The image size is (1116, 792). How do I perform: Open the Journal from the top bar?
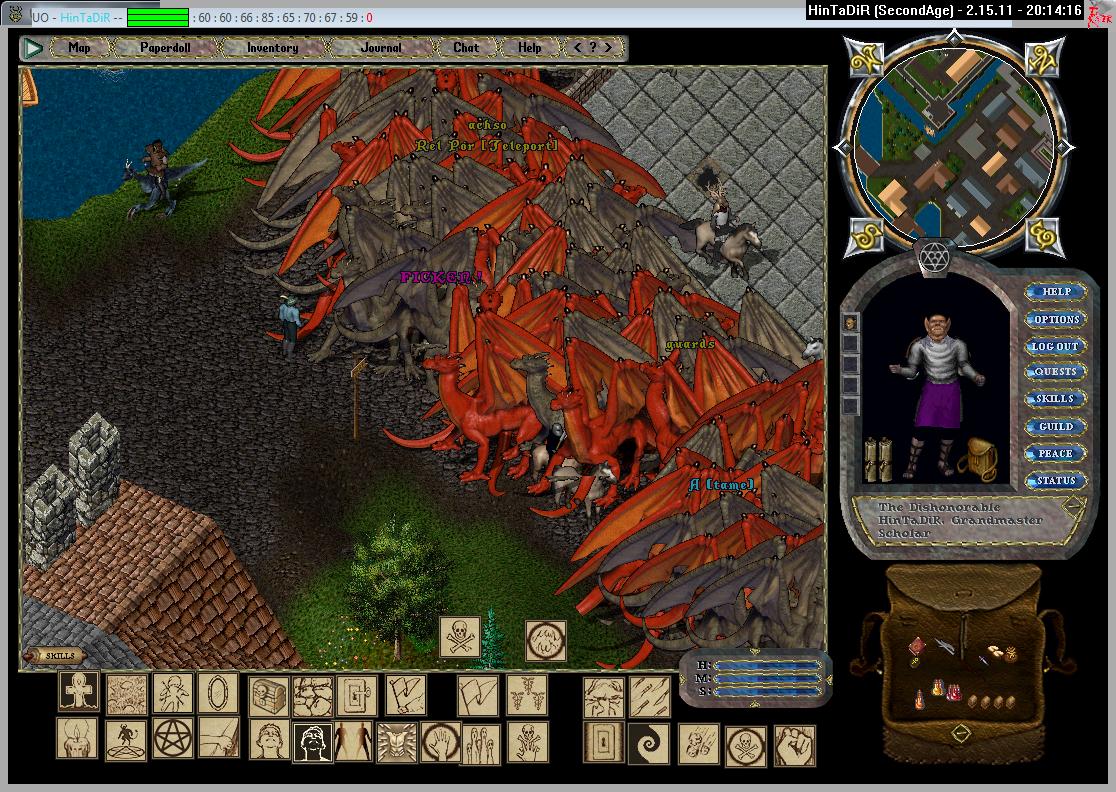click(x=381, y=47)
